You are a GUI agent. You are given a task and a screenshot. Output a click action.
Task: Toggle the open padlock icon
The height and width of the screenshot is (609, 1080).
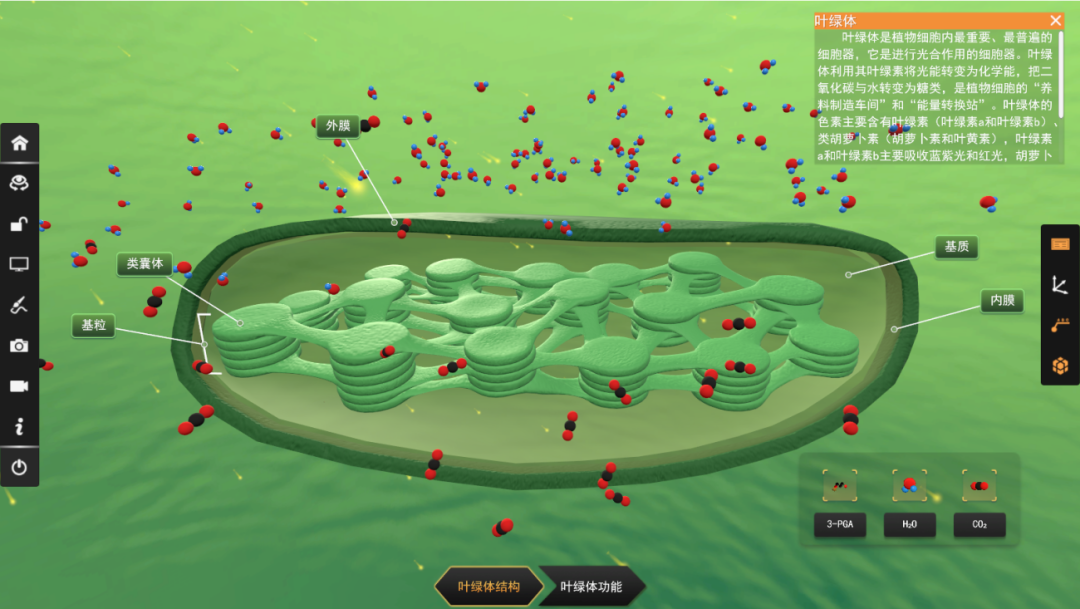pos(19,224)
